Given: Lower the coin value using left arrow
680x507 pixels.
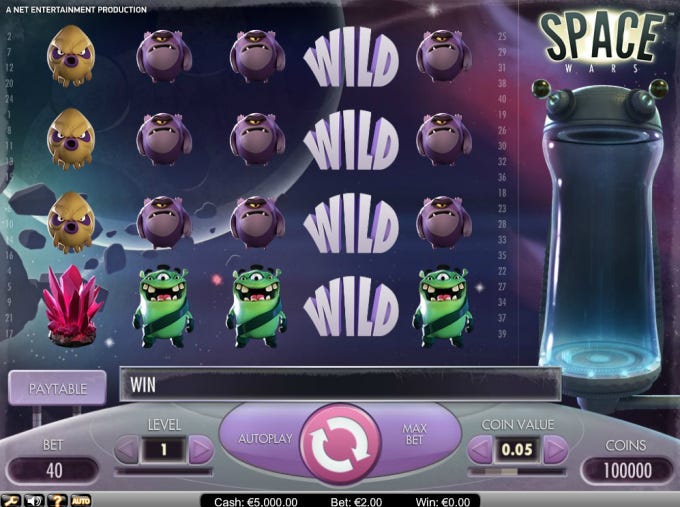Looking at the screenshot, I should [481, 450].
